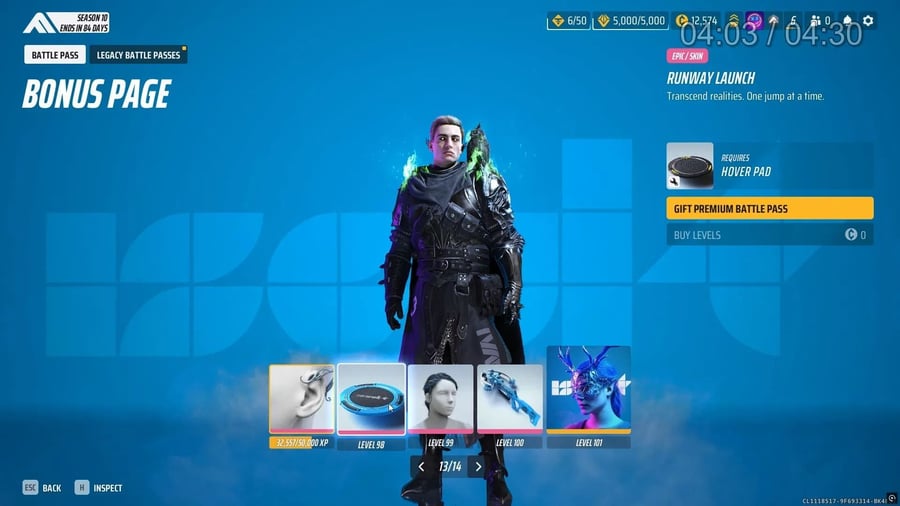Go to the next battle pass page
Viewport: 900px width, 506px height.
click(x=479, y=466)
